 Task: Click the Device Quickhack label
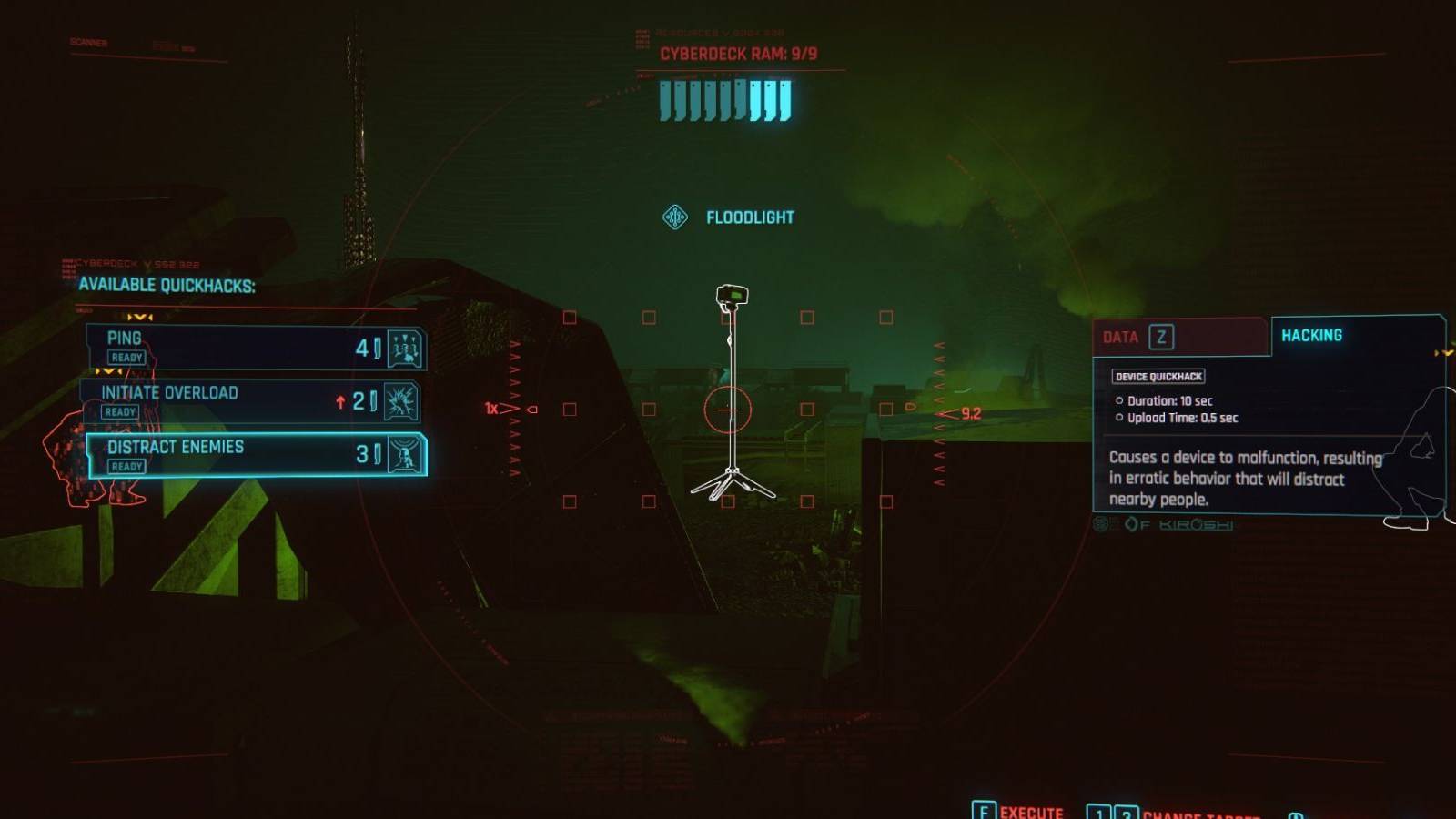point(1159,376)
